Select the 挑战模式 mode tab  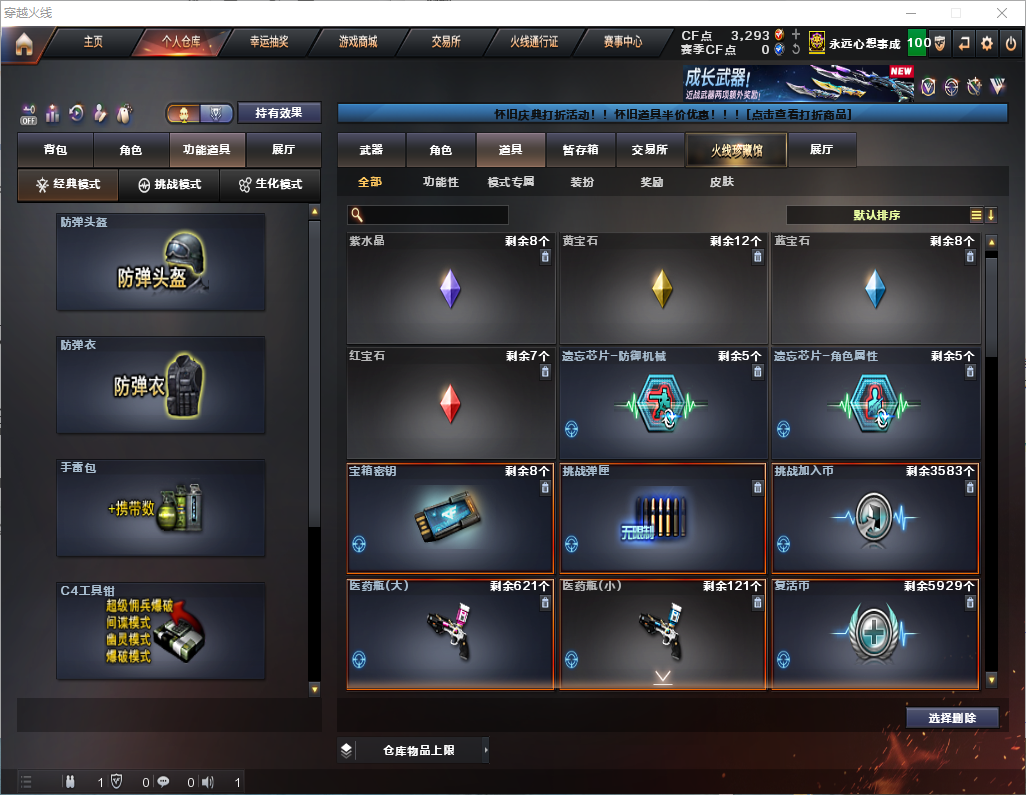click(169, 185)
